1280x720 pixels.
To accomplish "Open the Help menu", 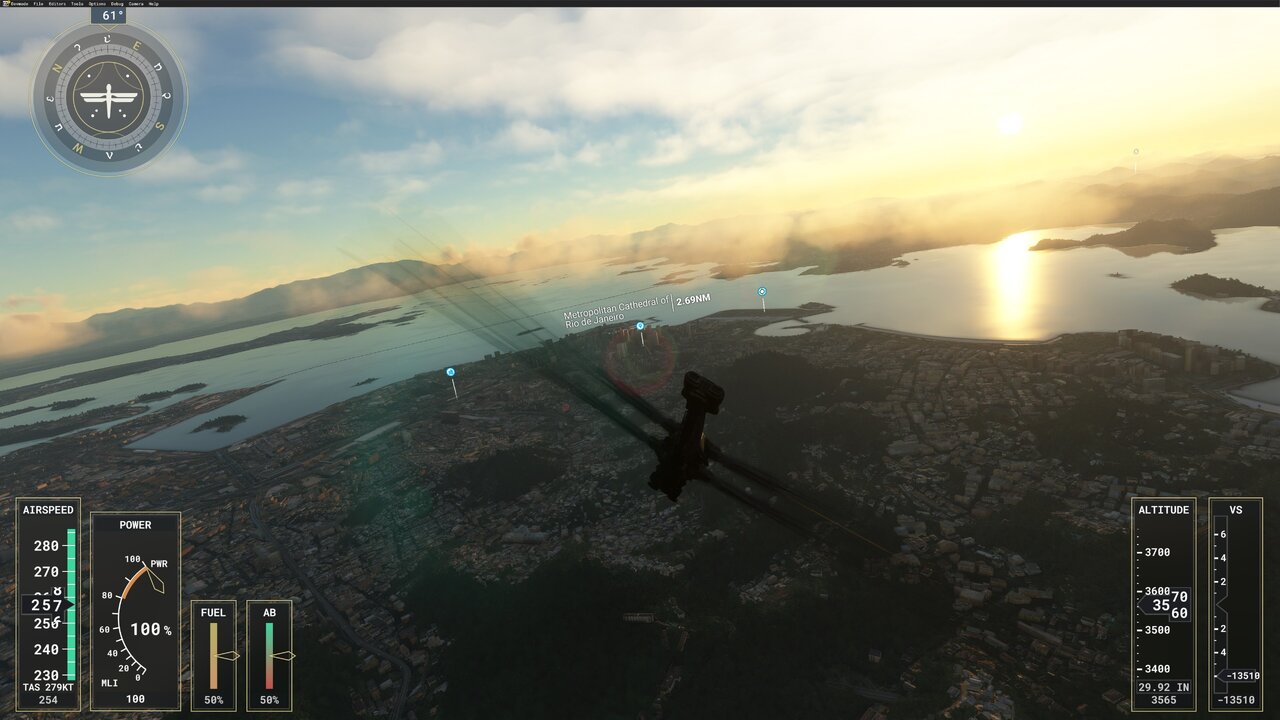I will tap(155, 4).
